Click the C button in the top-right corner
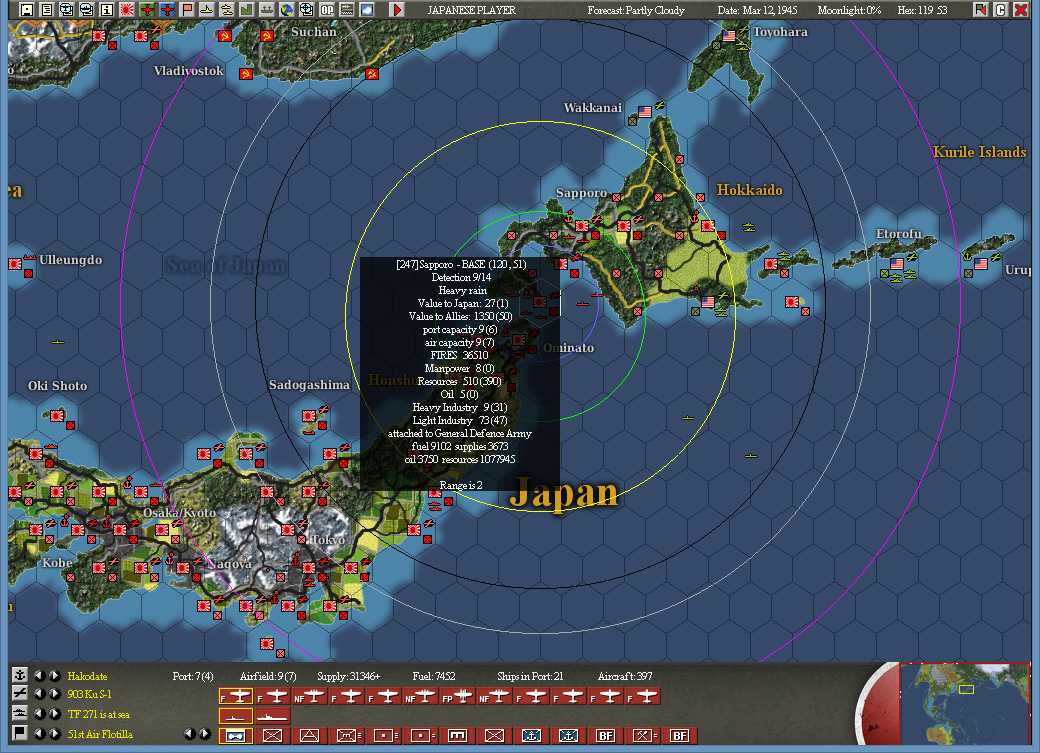The width and height of the screenshot is (1040, 753). point(1001,10)
